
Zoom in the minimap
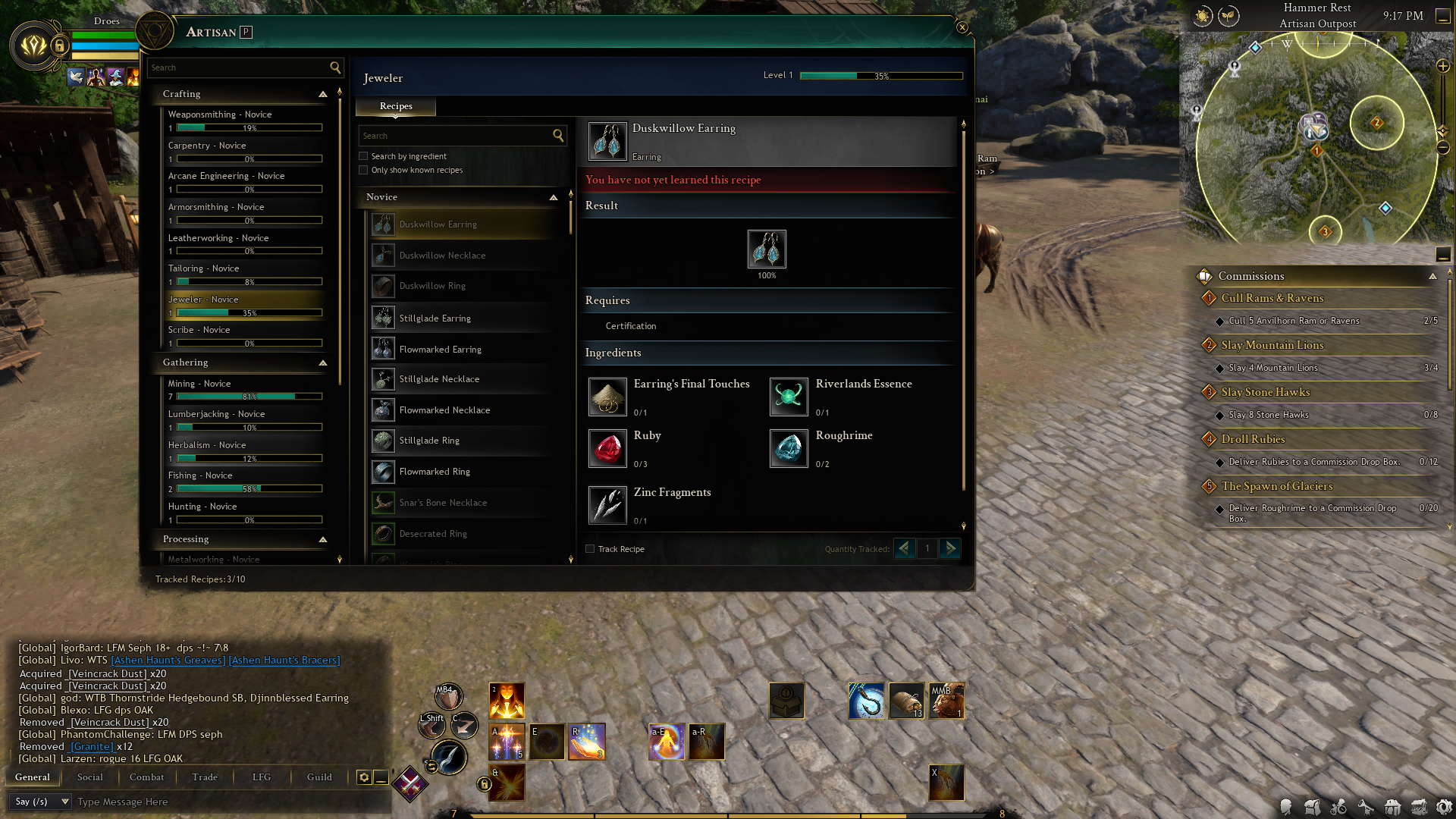[x=1443, y=66]
